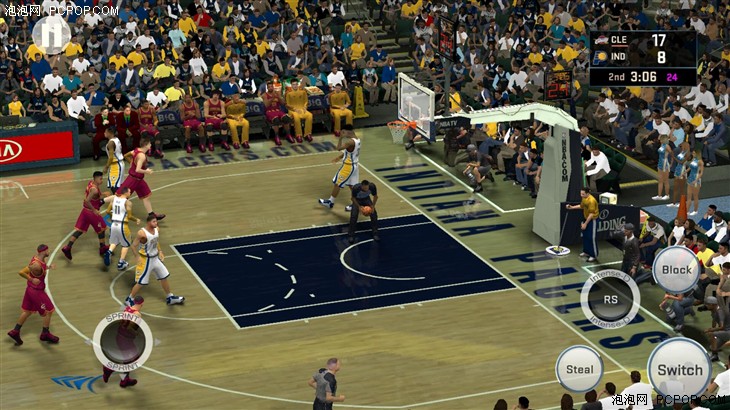Touch the RS Intense-D control
The image size is (730, 410).
click(609, 298)
